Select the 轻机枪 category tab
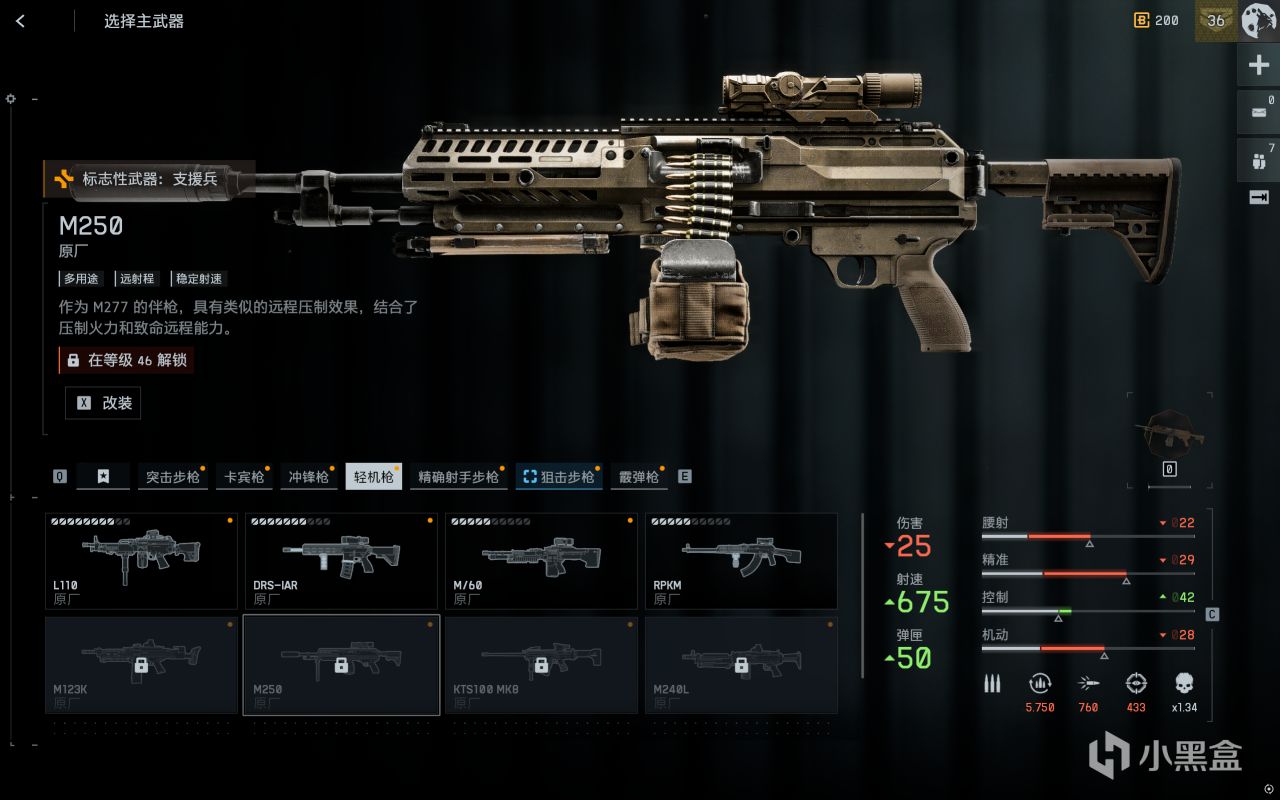 [373, 477]
